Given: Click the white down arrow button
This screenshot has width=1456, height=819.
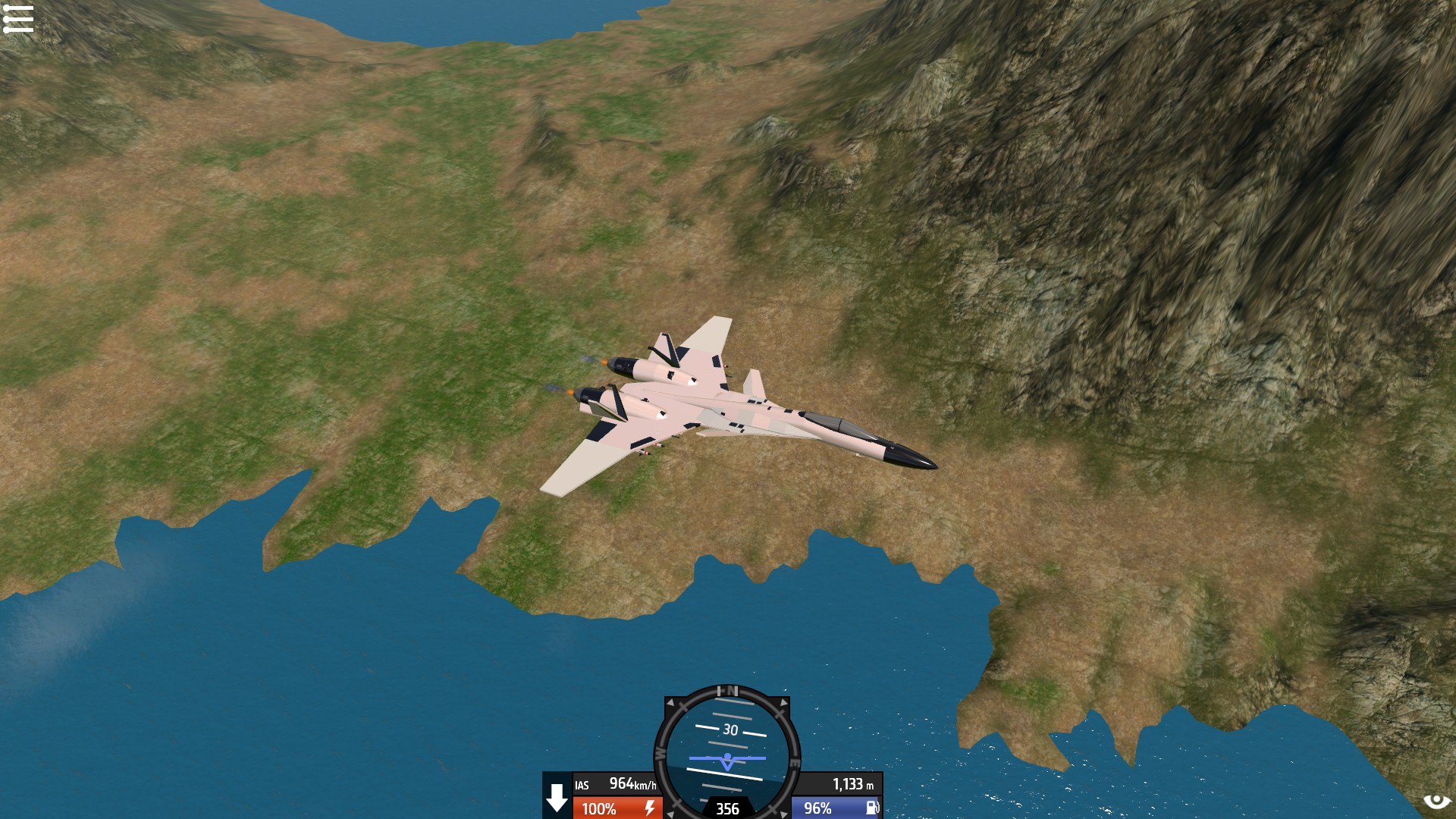Looking at the screenshot, I should 557,797.
